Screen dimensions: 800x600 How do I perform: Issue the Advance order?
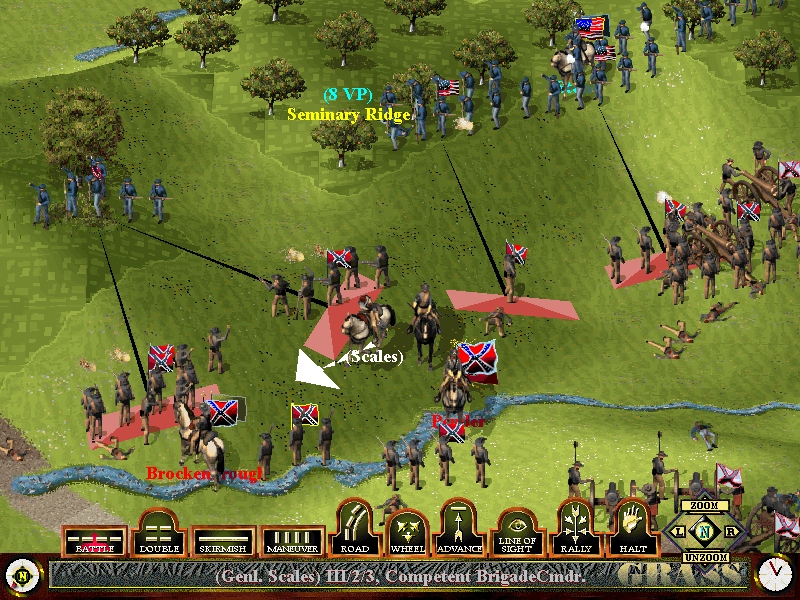pyautogui.click(x=461, y=530)
